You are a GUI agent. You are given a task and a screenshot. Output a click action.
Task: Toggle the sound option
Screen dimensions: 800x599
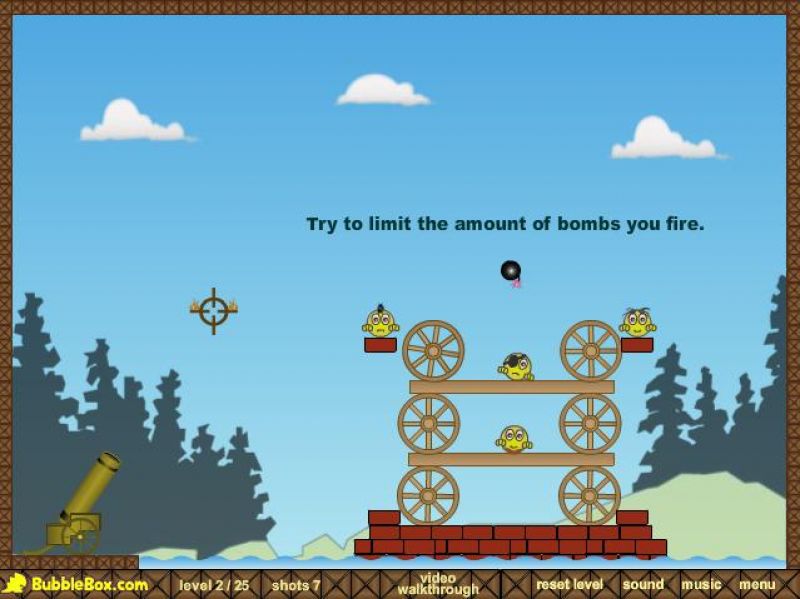pyautogui.click(x=643, y=584)
